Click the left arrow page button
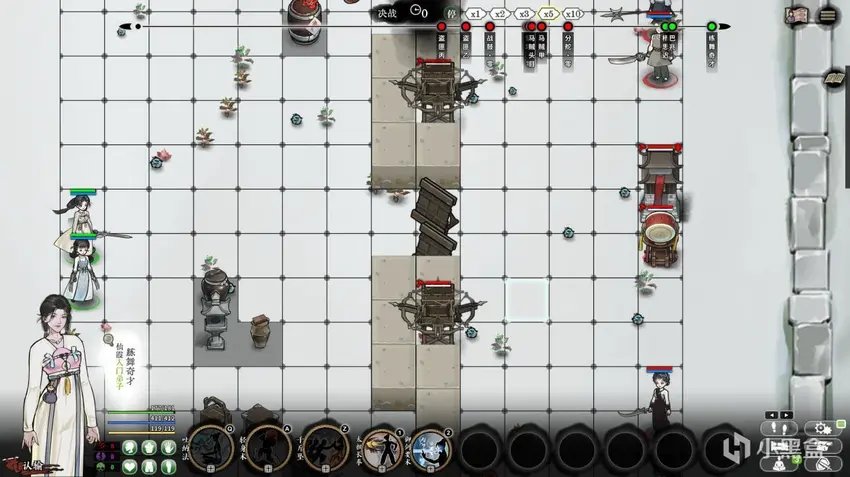850x477 pixels. point(771,415)
